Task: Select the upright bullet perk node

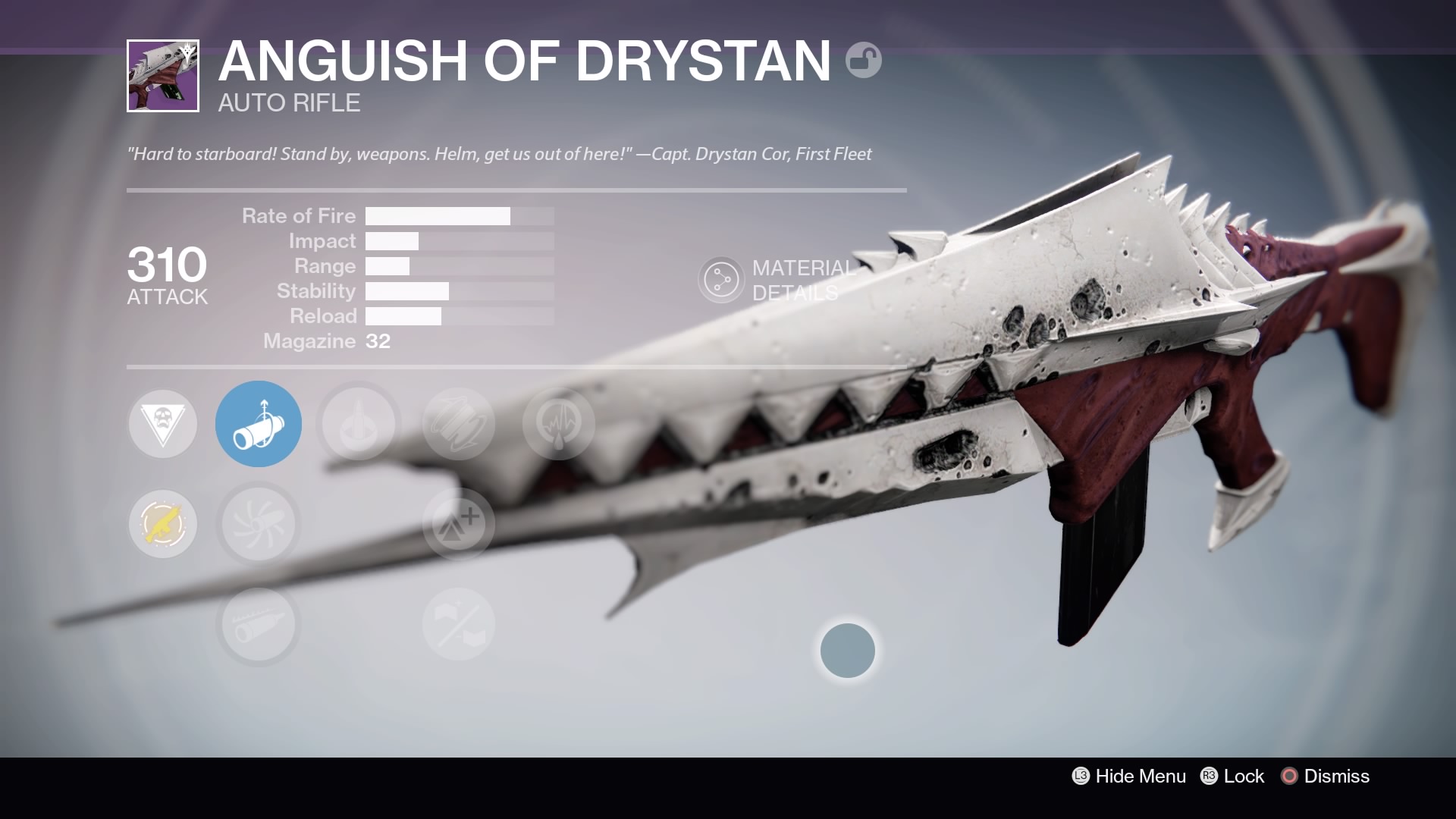Action: pyautogui.click(x=359, y=424)
